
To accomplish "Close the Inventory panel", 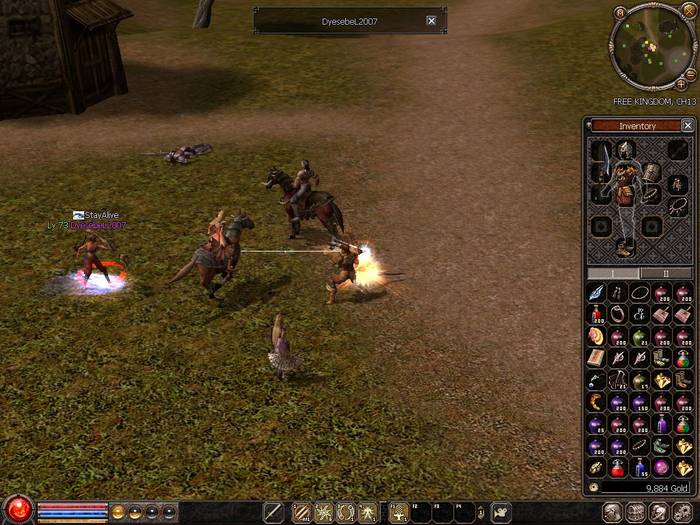I will (x=687, y=126).
